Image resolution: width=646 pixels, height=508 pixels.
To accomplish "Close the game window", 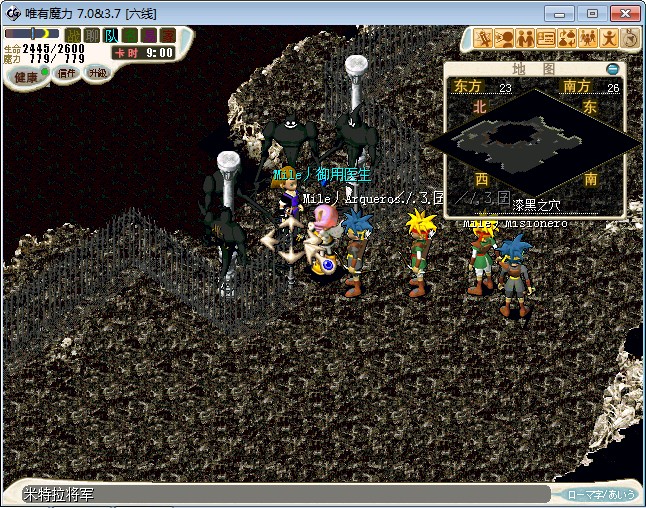I will pyautogui.click(x=621, y=12).
